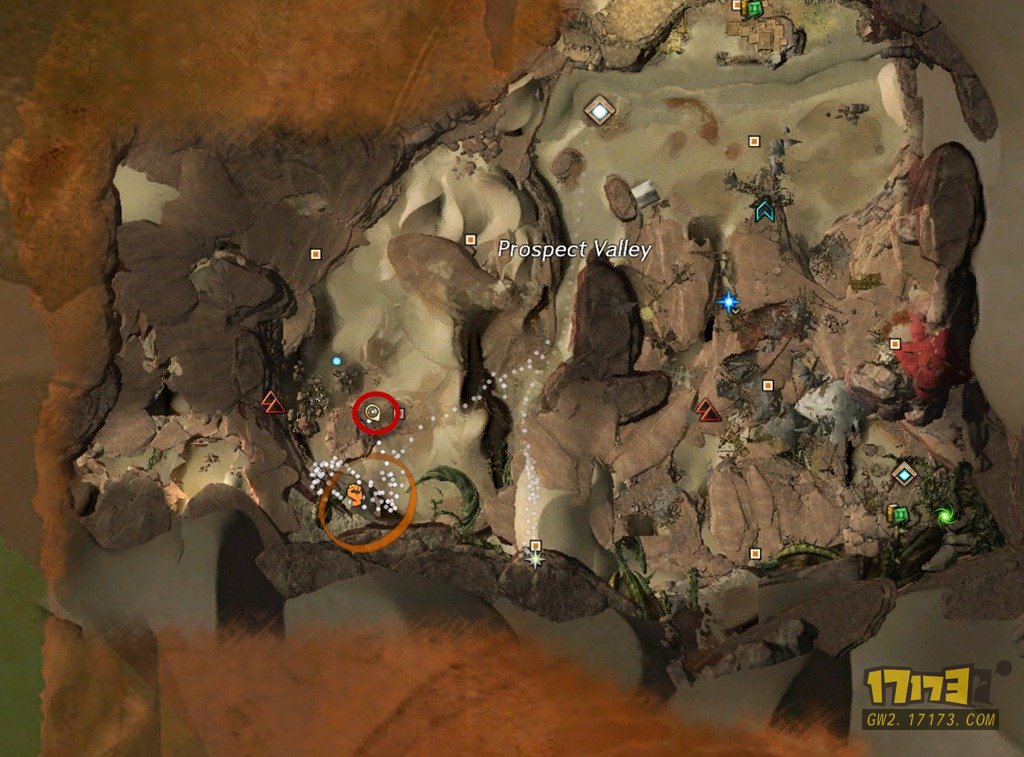This screenshot has height=757, width=1024.
Task: Click the red-circled location pin marker
Action: coord(374,411)
